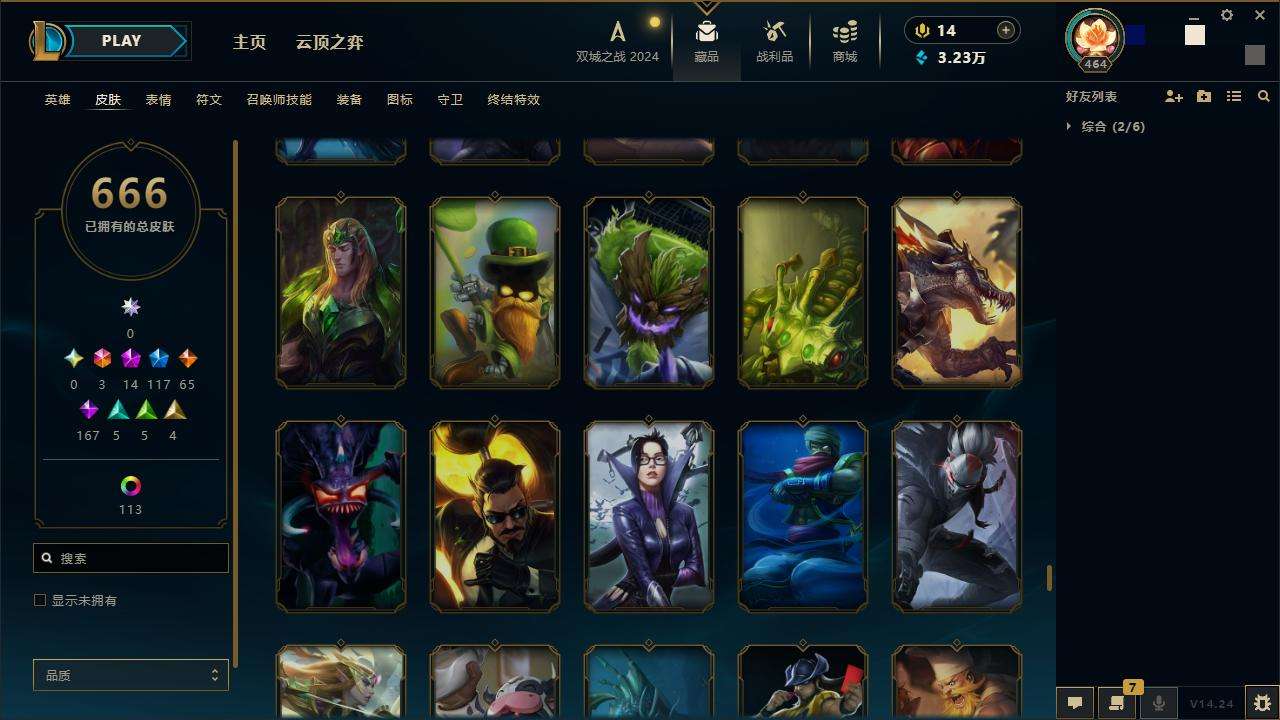Screen dimensions: 1280x720
Task: Switch to the 召唤师技能 tab
Action: point(278,100)
